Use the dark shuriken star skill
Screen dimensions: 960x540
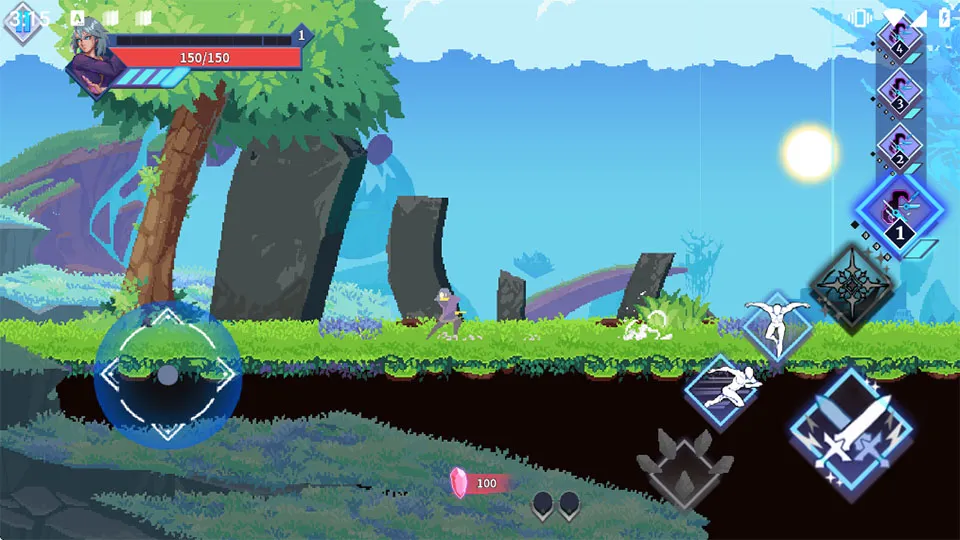[x=850, y=288]
